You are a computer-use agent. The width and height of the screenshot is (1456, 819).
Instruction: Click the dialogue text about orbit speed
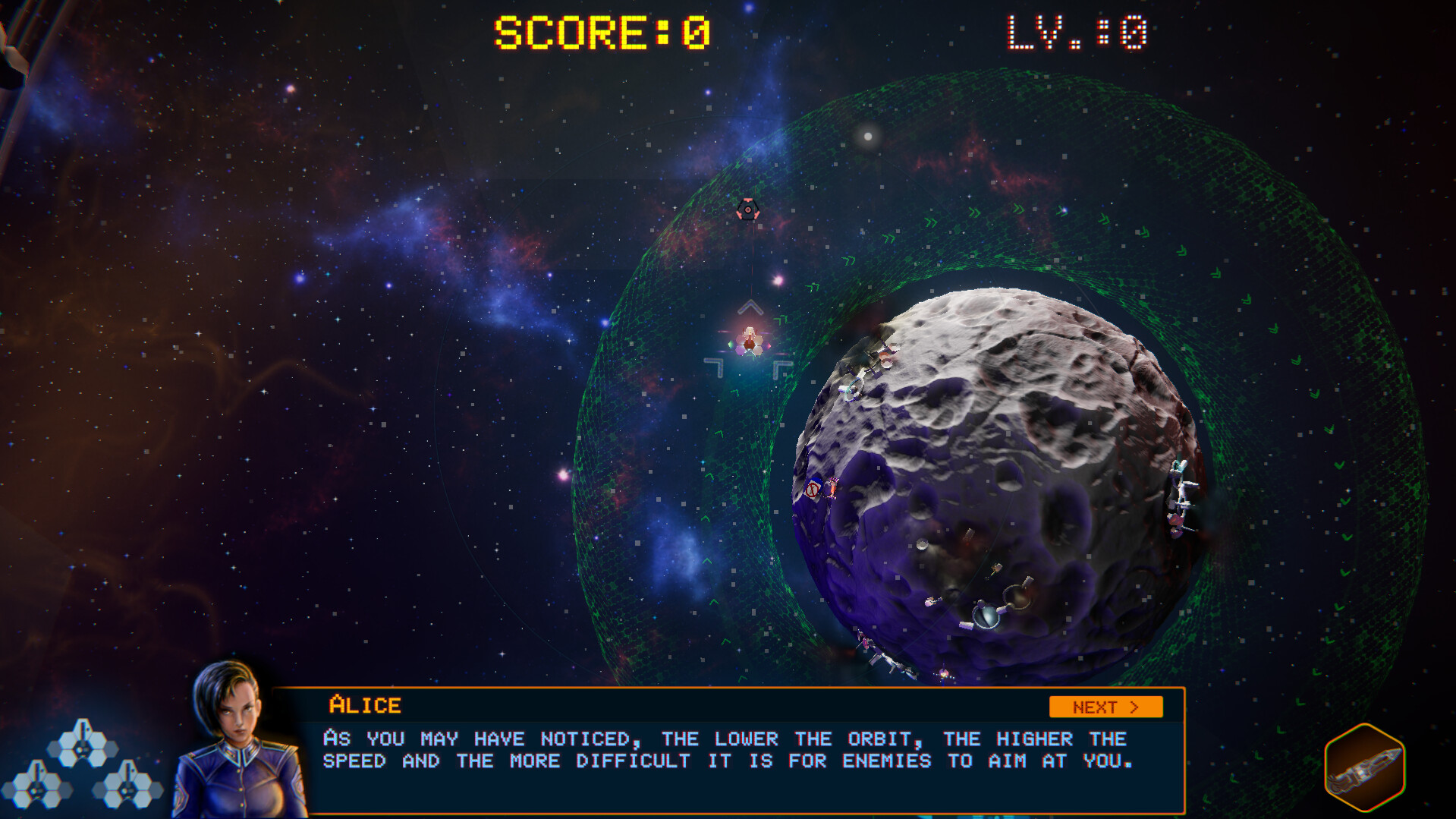725,750
